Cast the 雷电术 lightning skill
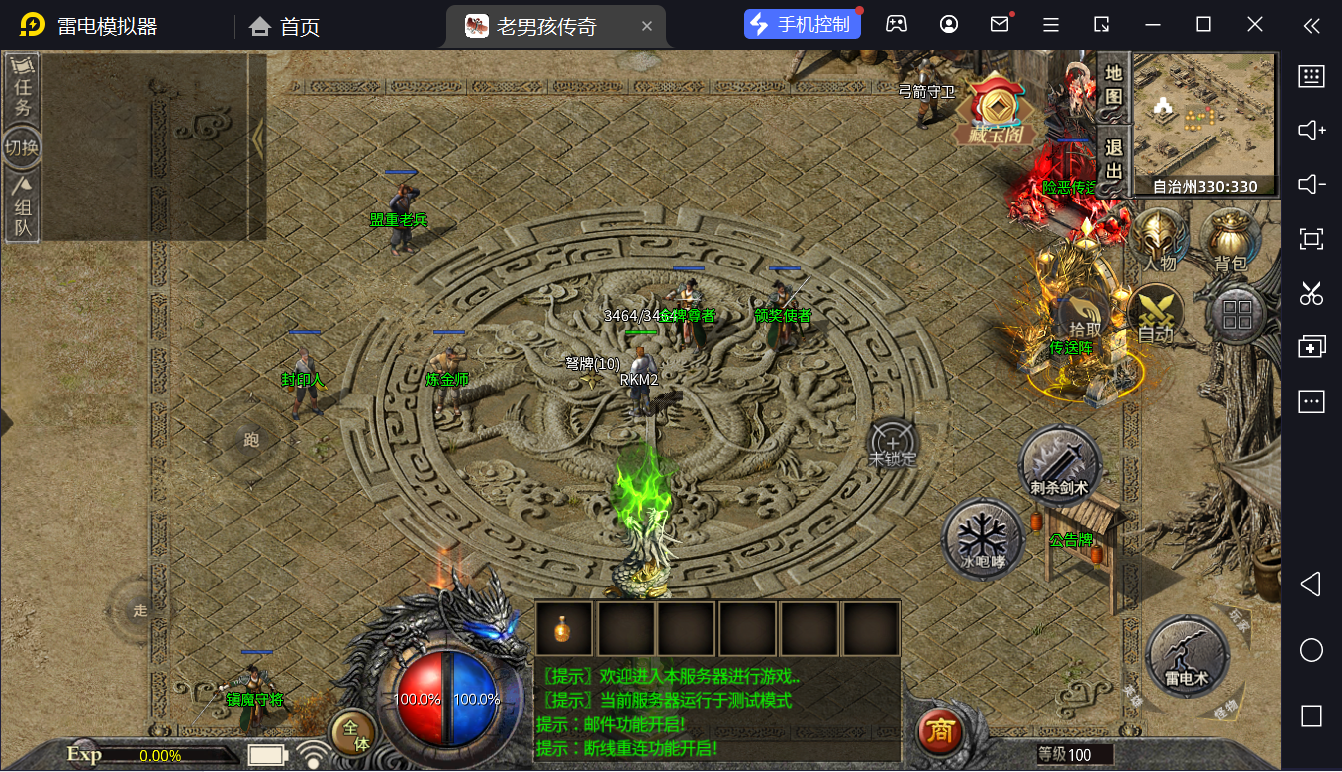Image resolution: width=1342 pixels, height=772 pixels. pyautogui.click(x=1186, y=656)
